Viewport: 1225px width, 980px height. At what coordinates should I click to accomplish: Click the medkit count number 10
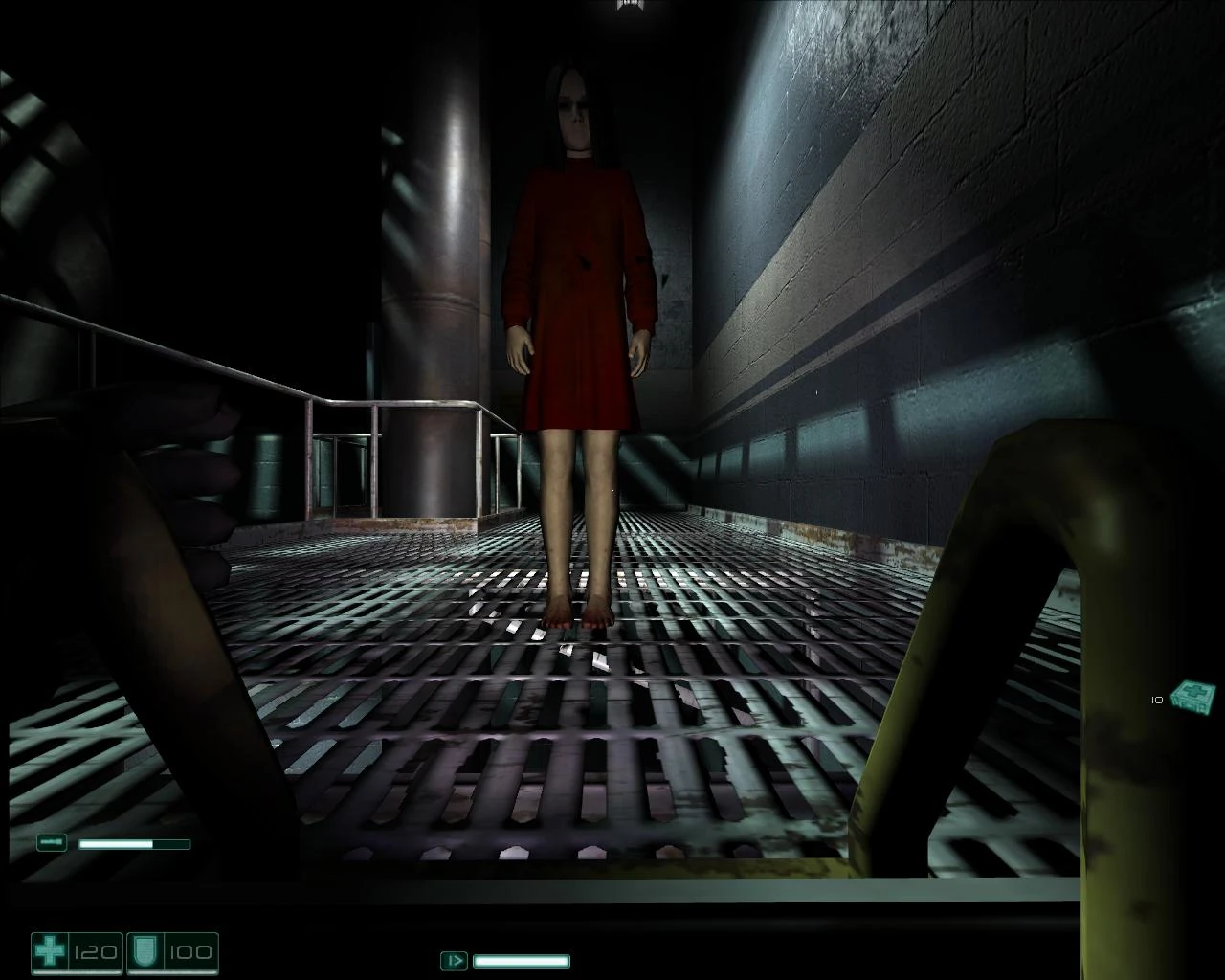point(1157,701)
